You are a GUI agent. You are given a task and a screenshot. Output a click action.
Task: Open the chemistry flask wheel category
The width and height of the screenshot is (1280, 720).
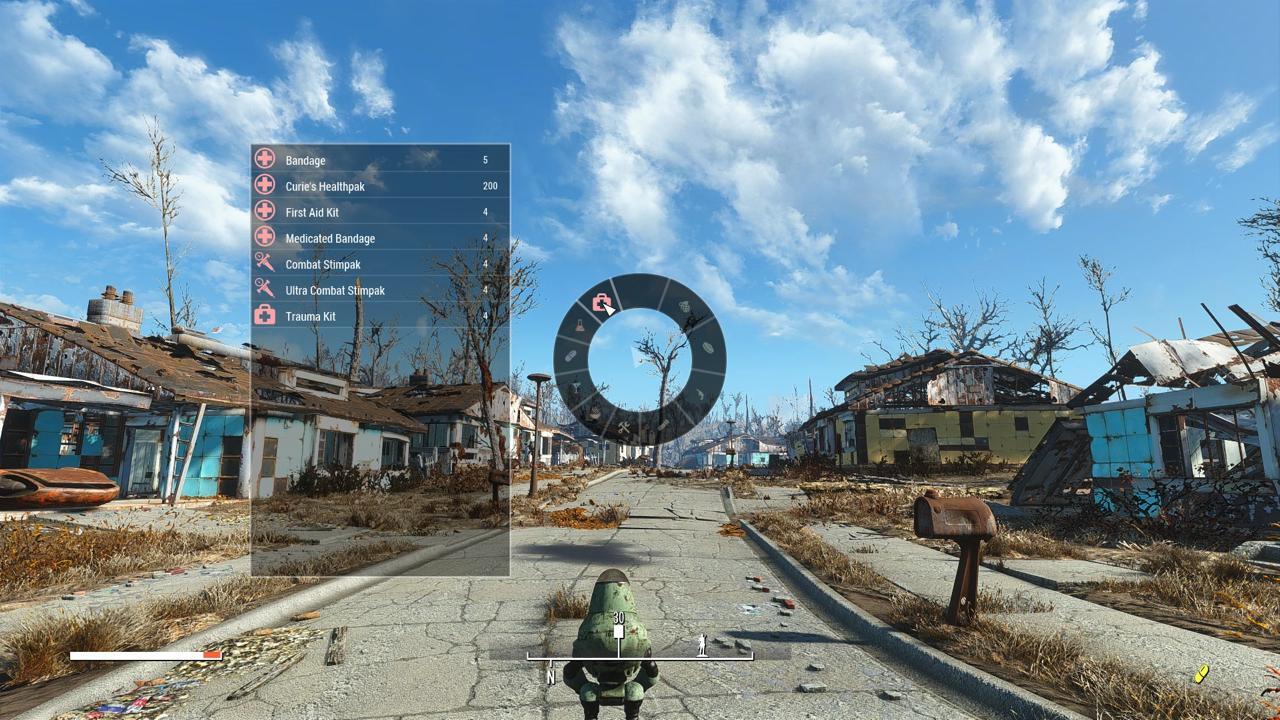(x=579, y=326)
